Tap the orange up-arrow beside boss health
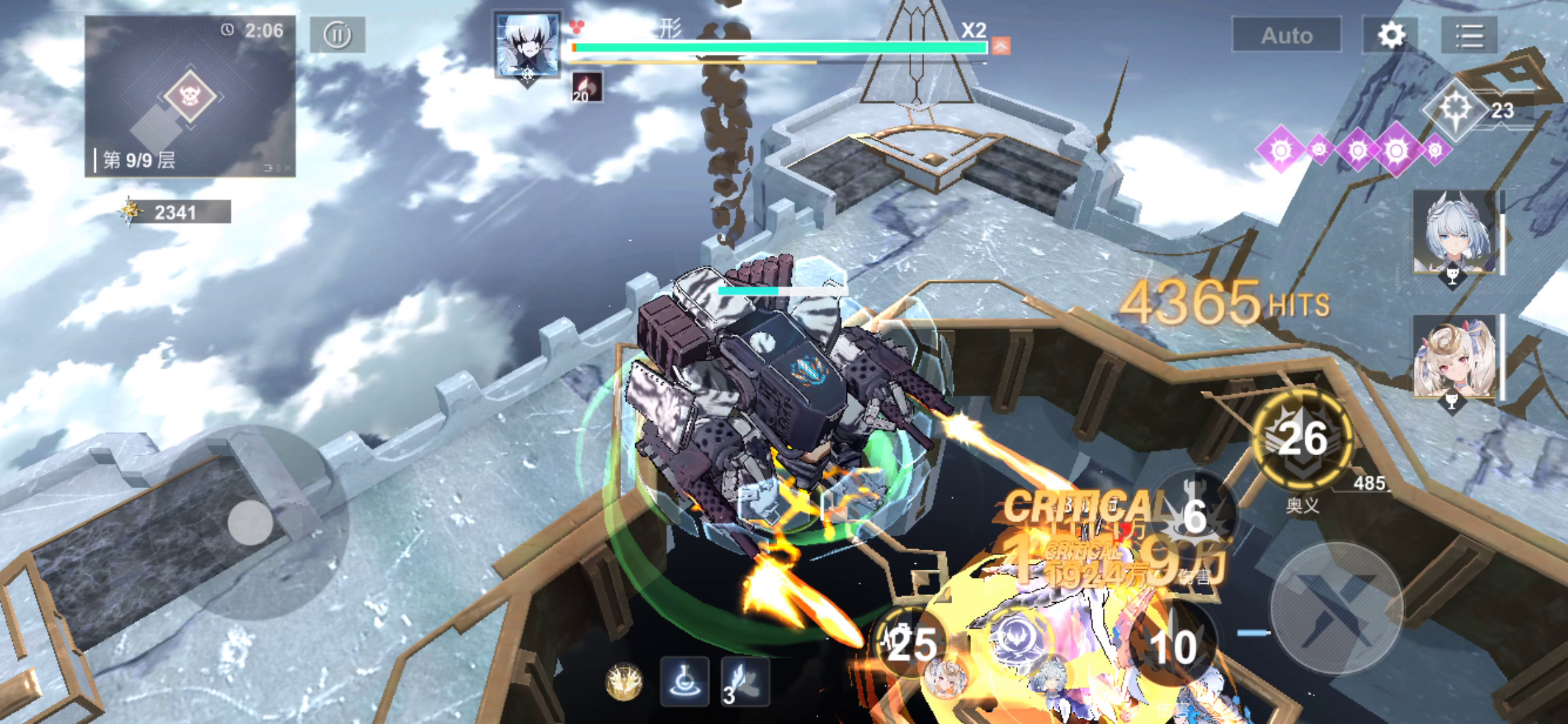1568x724 pixels. pyautogui.click(x=1000, y=46)
